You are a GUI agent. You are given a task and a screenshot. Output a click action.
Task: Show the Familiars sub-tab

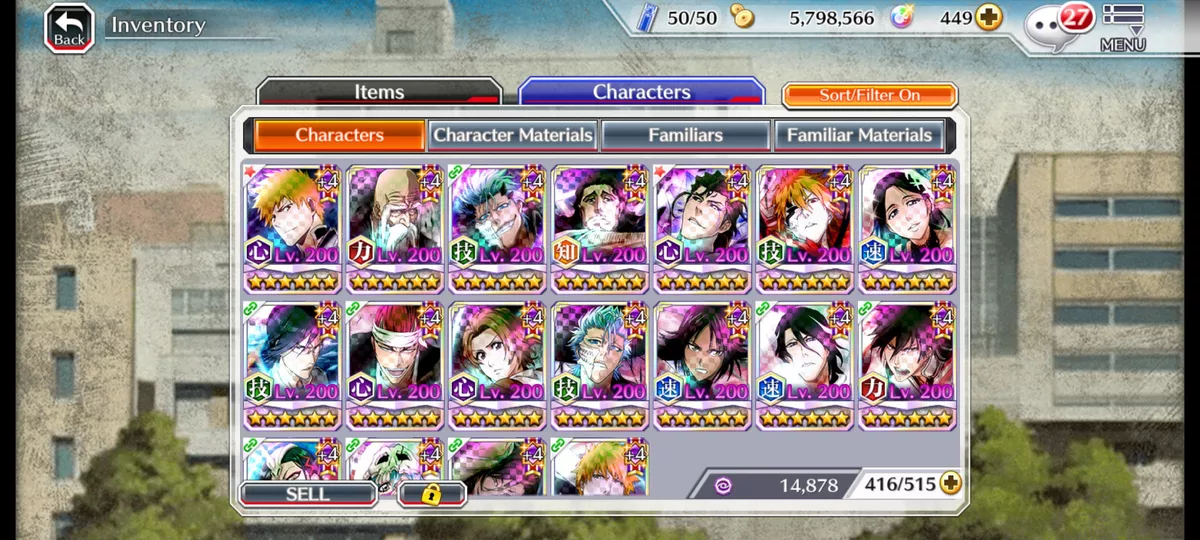pyautogui.click(x=685, y=135)
